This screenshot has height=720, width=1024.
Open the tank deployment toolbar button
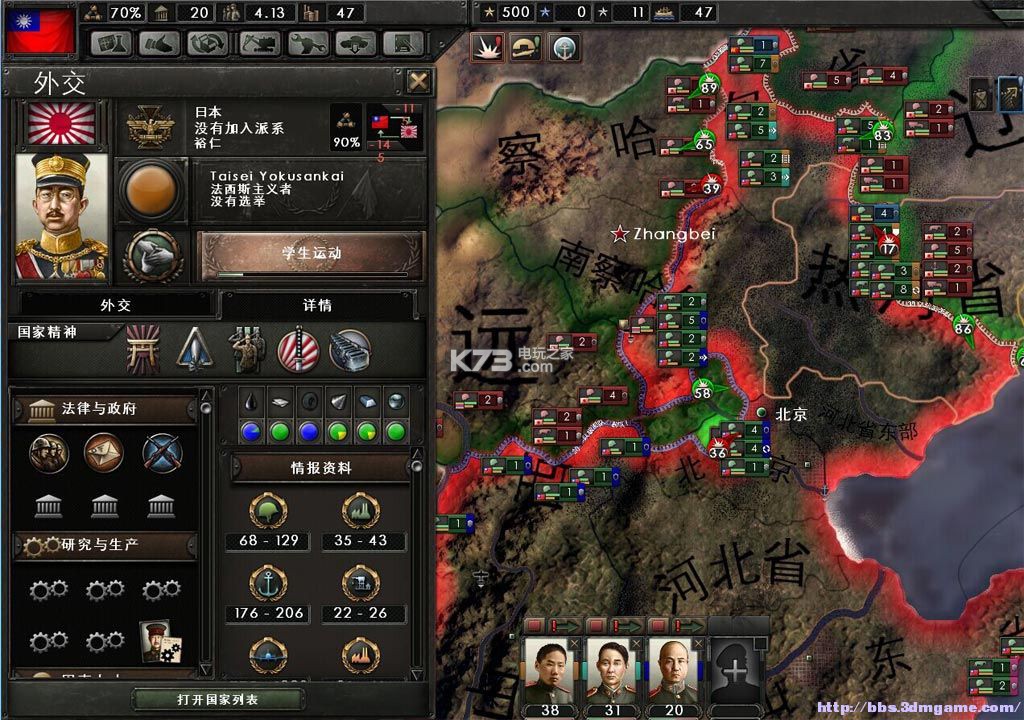pyautogui.click(x=356, y=43)
